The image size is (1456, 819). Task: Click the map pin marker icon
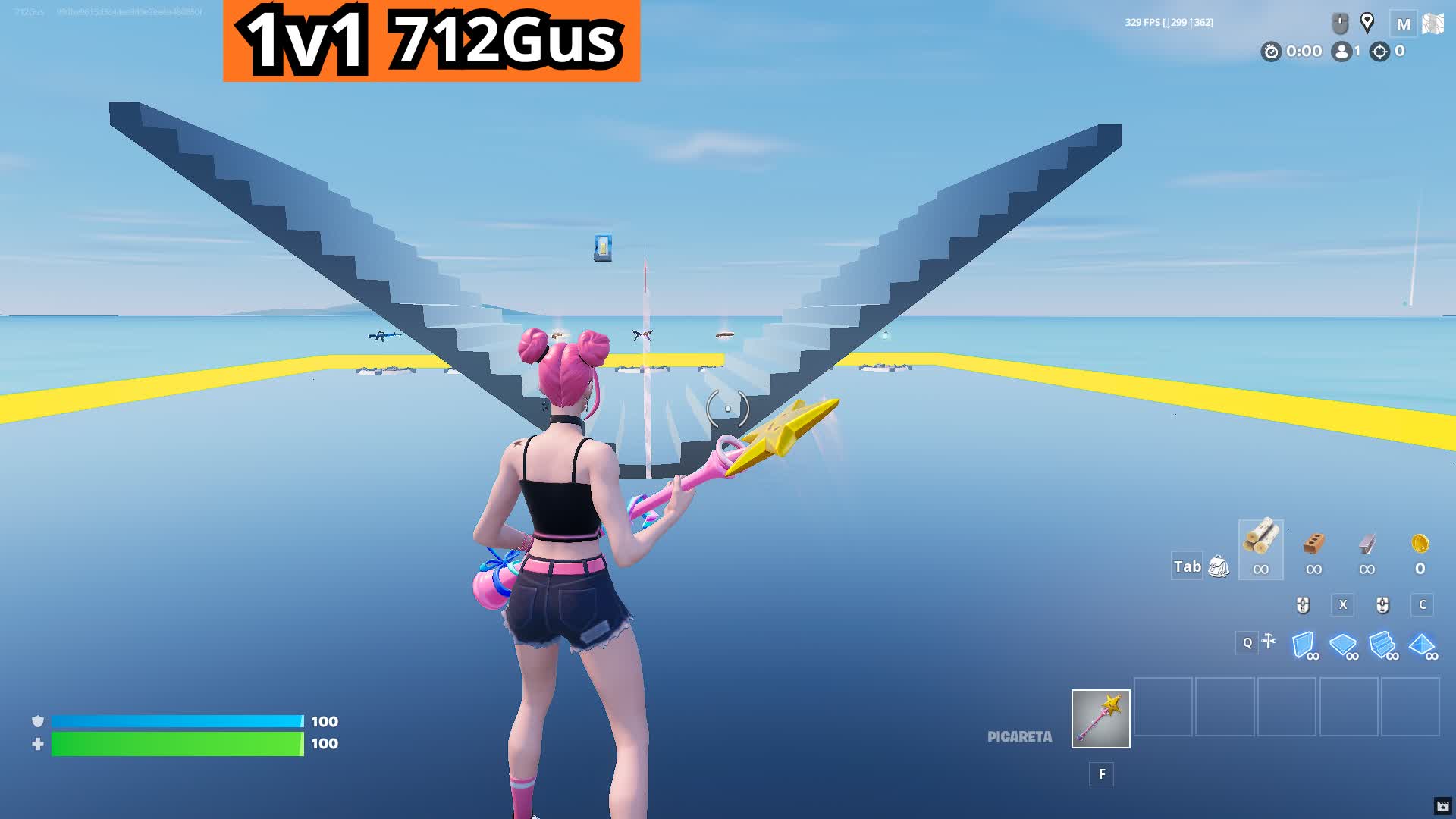1367,23
